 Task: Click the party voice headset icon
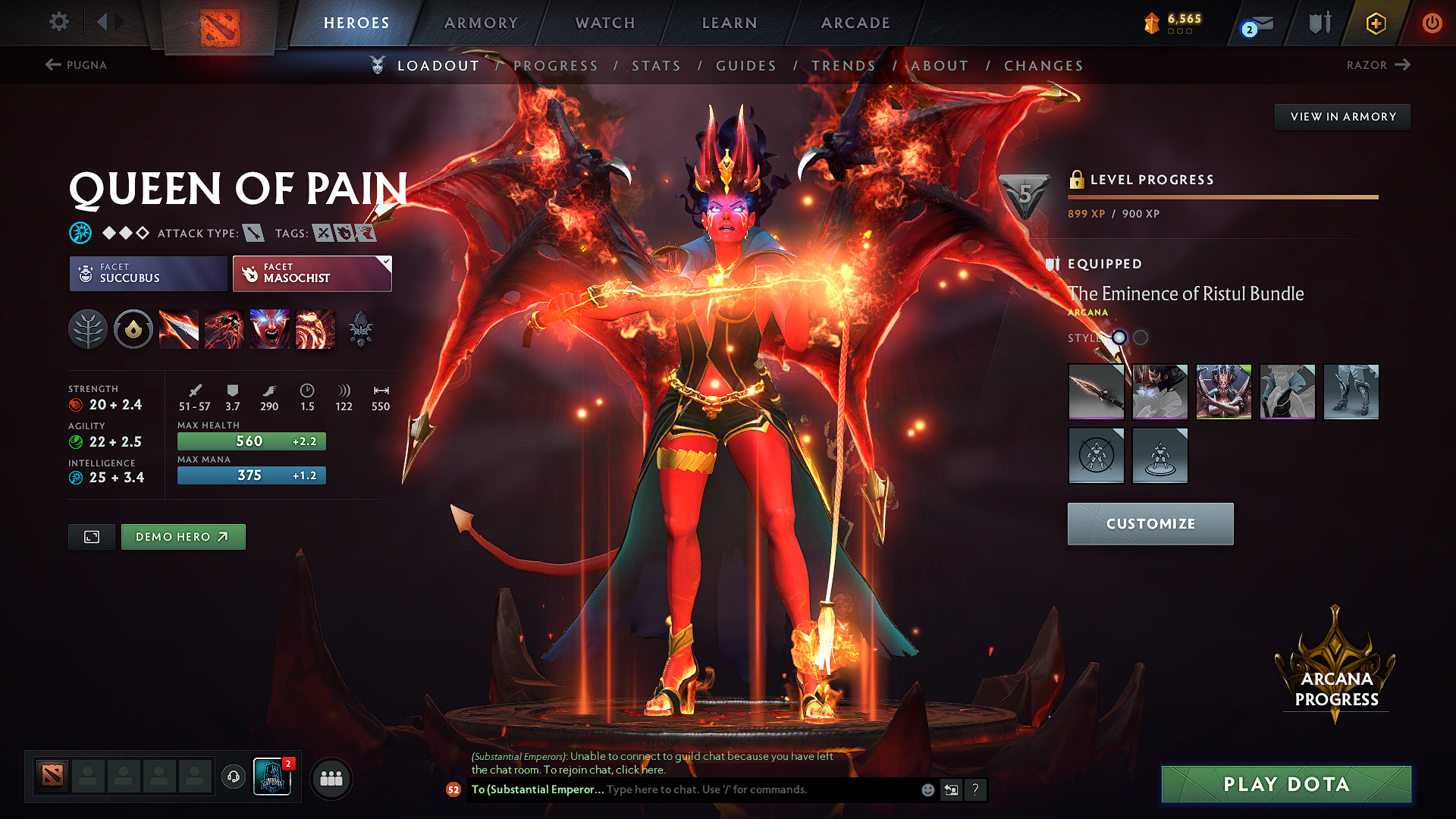pyautogui.click(x=233, y=778)
